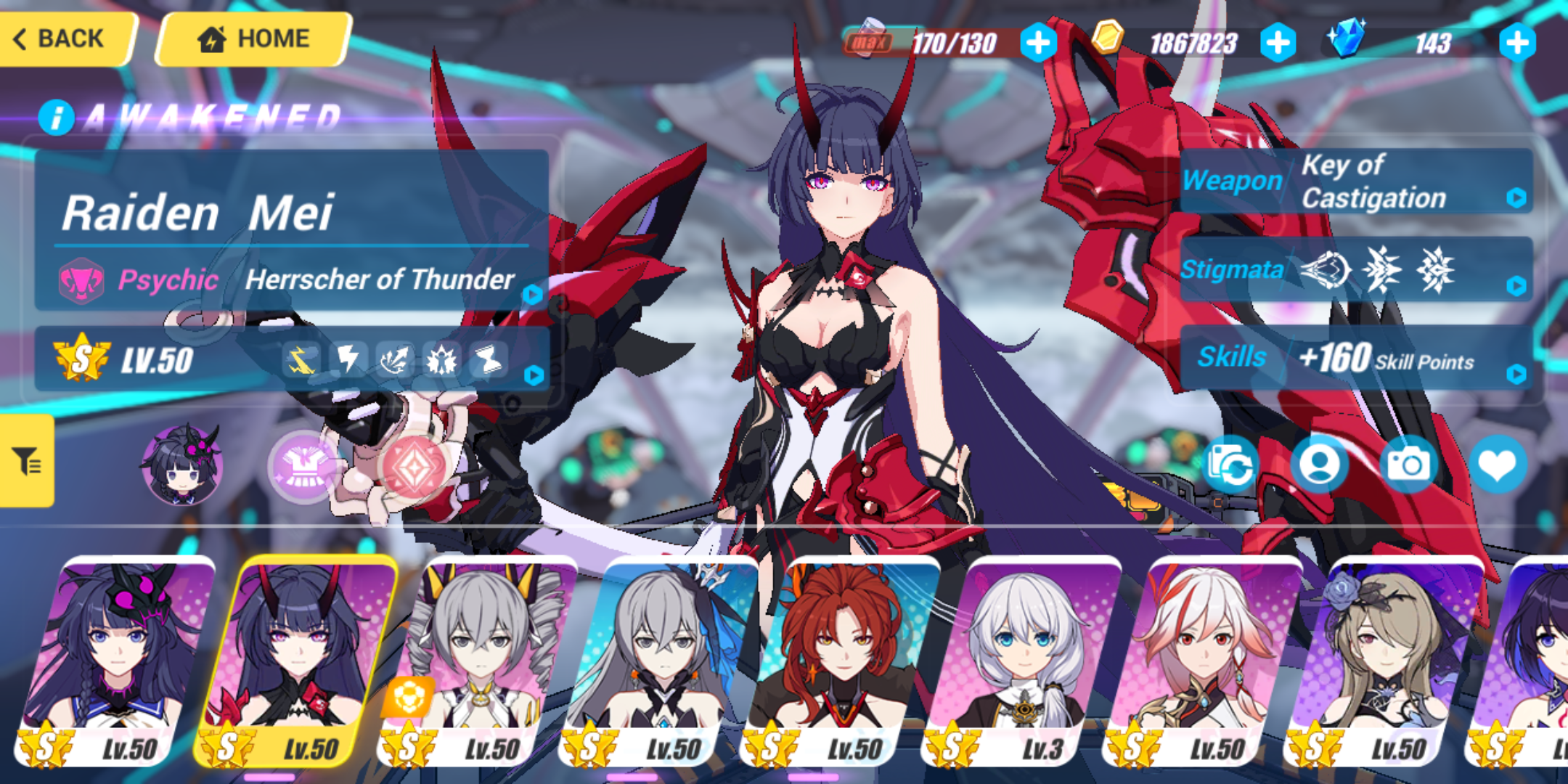This screenshot has width=1568, height=784.
Task: Add coins with the plus beside 1867823
Action: tap(1278, 43)
